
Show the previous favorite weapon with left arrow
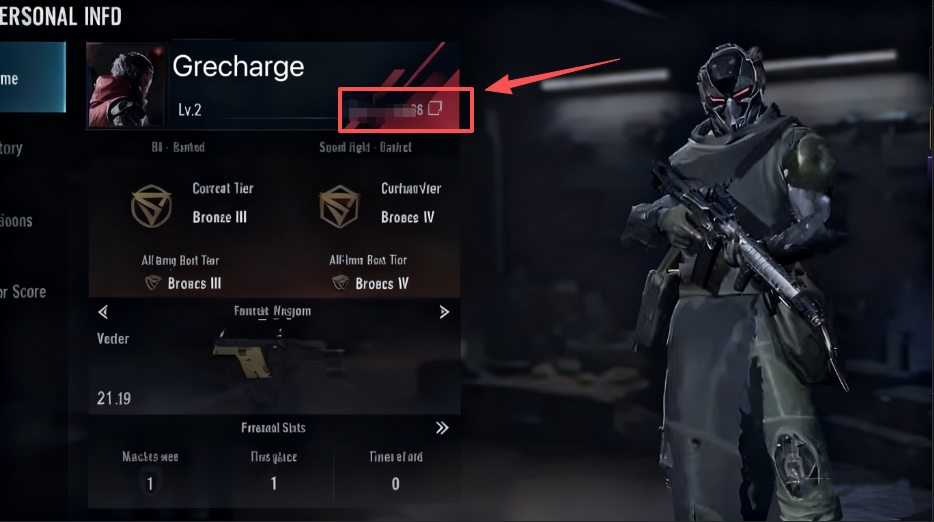pos(102,312)
